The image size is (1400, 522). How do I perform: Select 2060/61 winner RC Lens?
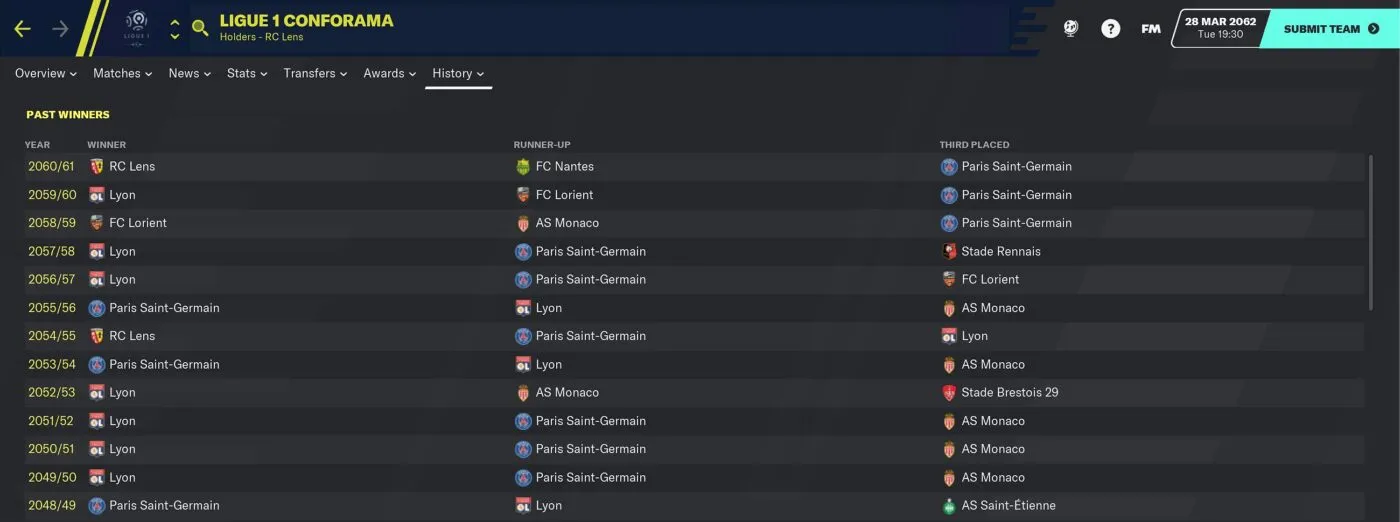pos(132,166)
